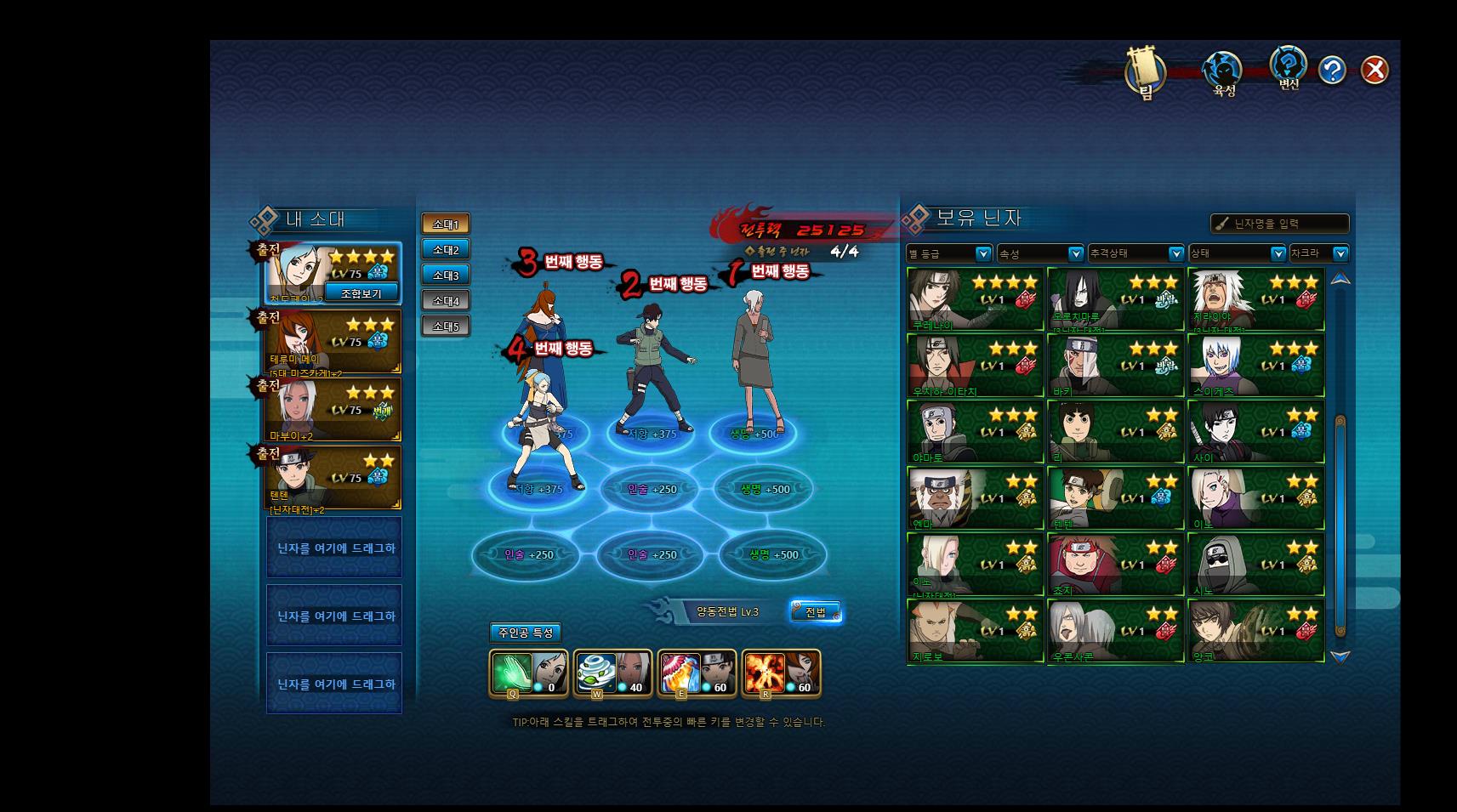The width and height of the screenshot is (1457, 812).
Task: Open the 전법 formation button
Action: [x=816, y=611]
